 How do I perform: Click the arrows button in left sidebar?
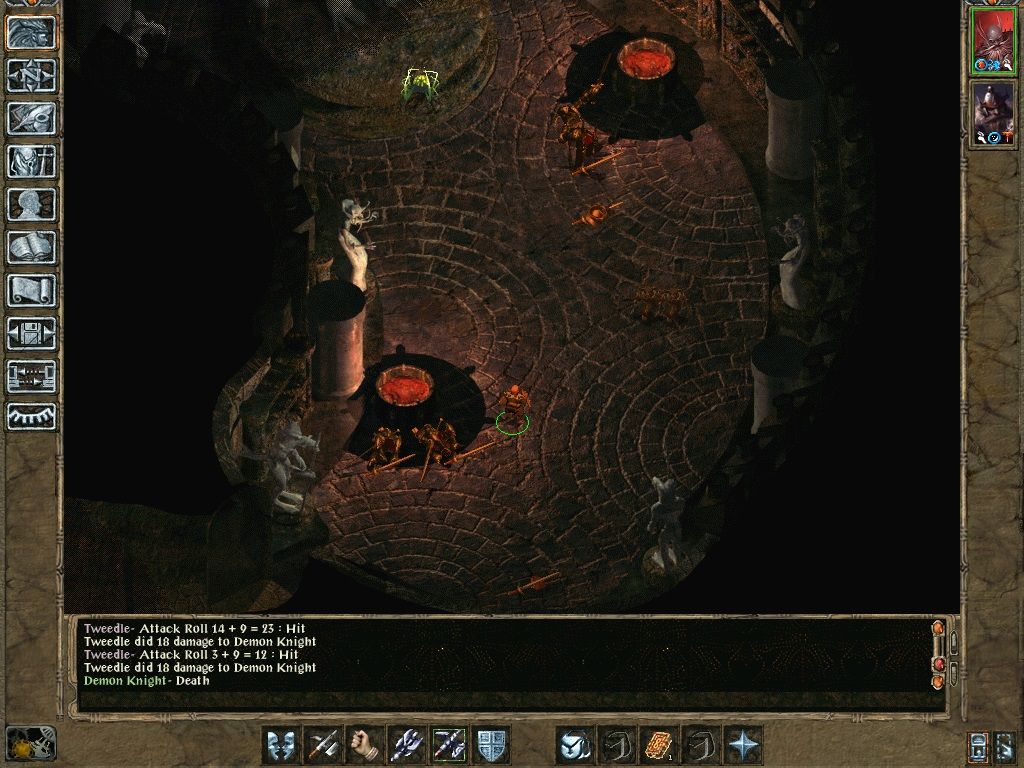point(31,376)
